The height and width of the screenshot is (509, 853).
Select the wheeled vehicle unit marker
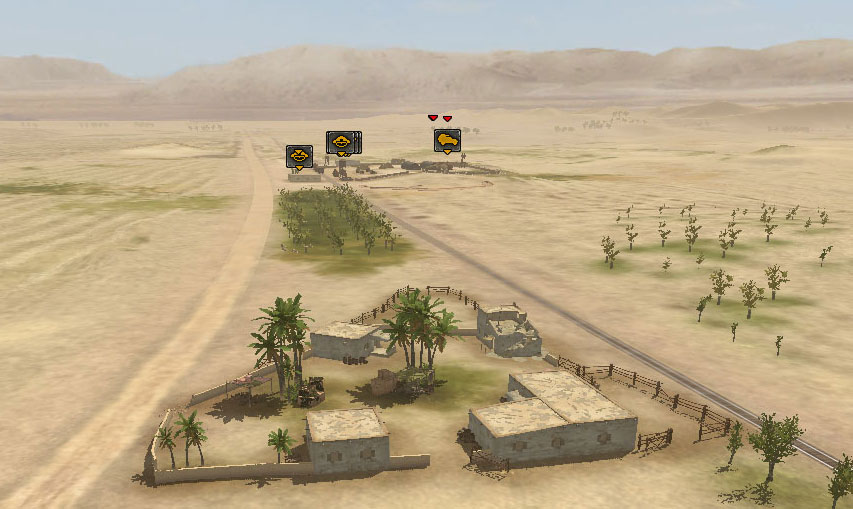tap(447, 141)
